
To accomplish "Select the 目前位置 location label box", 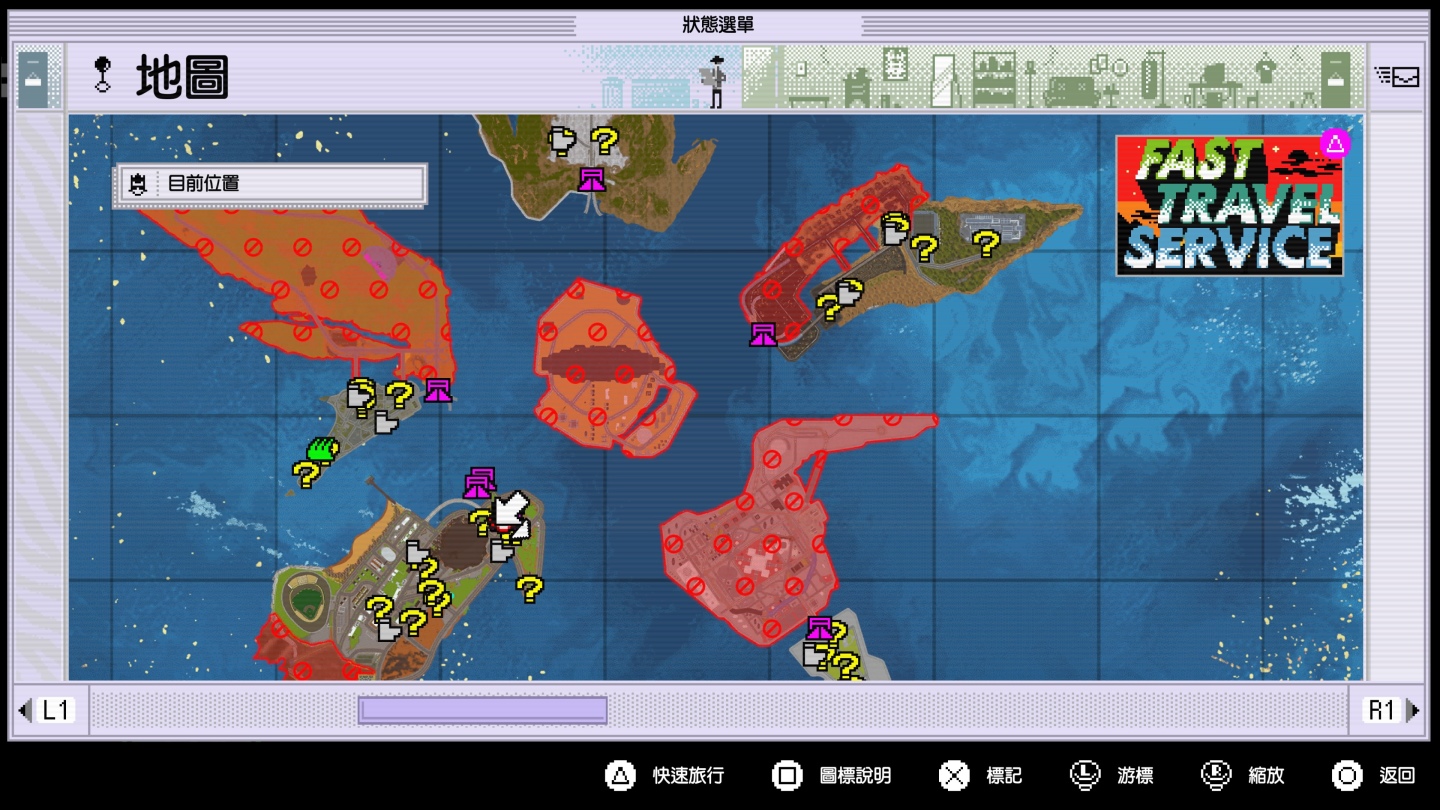I will coord(270,184).
